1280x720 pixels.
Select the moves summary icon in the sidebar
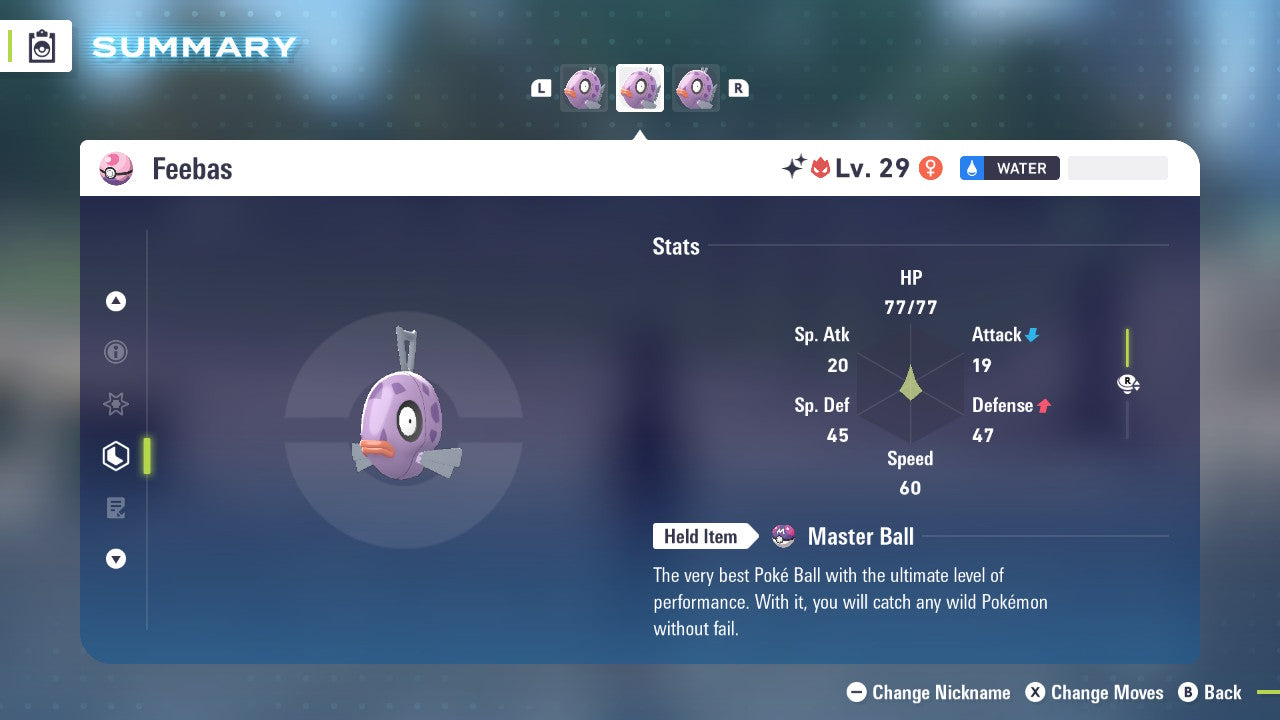coord(116,507)
